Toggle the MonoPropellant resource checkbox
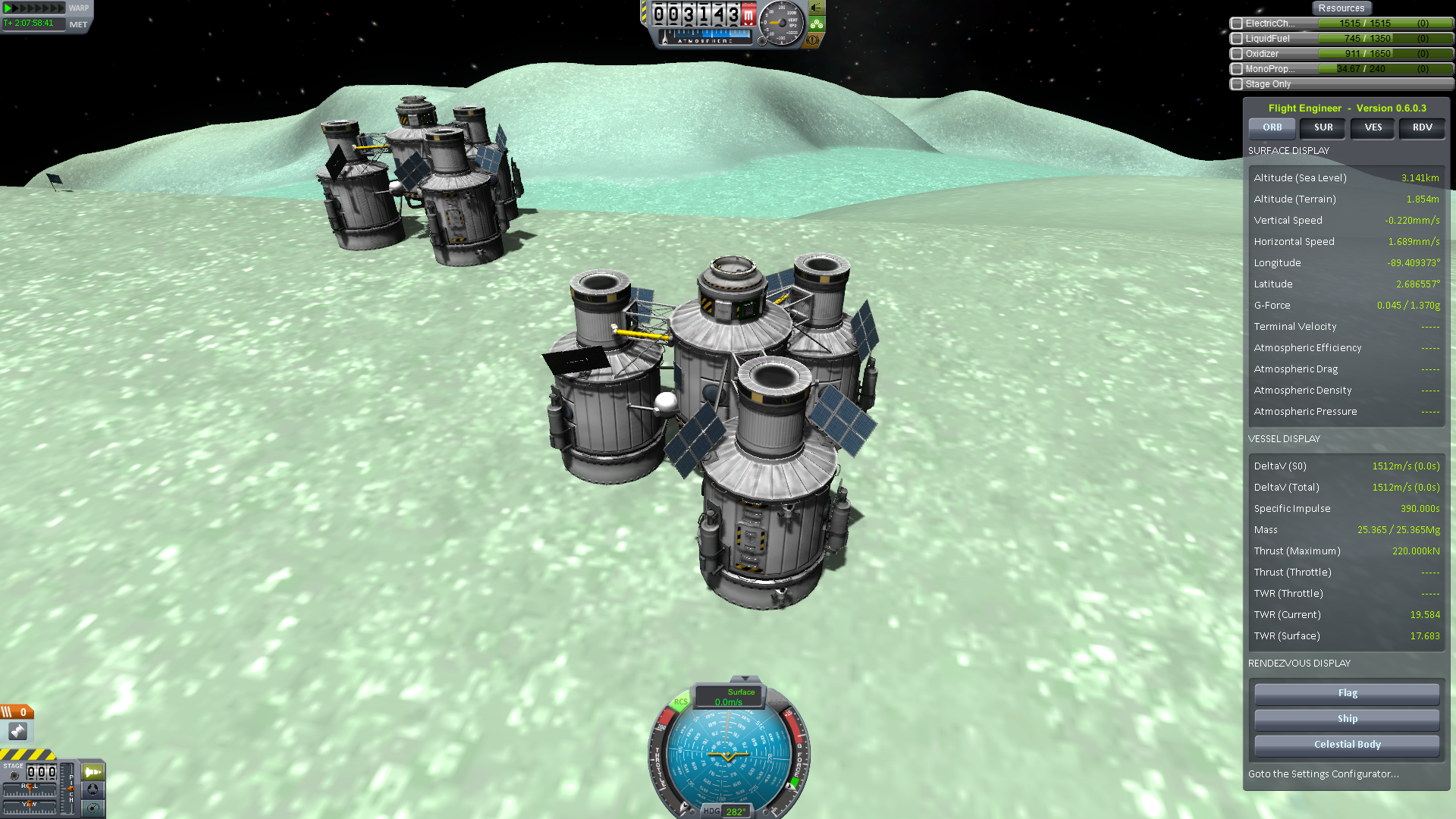The height and width of the screenshot is (819, 1456). [x=1237, y=69]
